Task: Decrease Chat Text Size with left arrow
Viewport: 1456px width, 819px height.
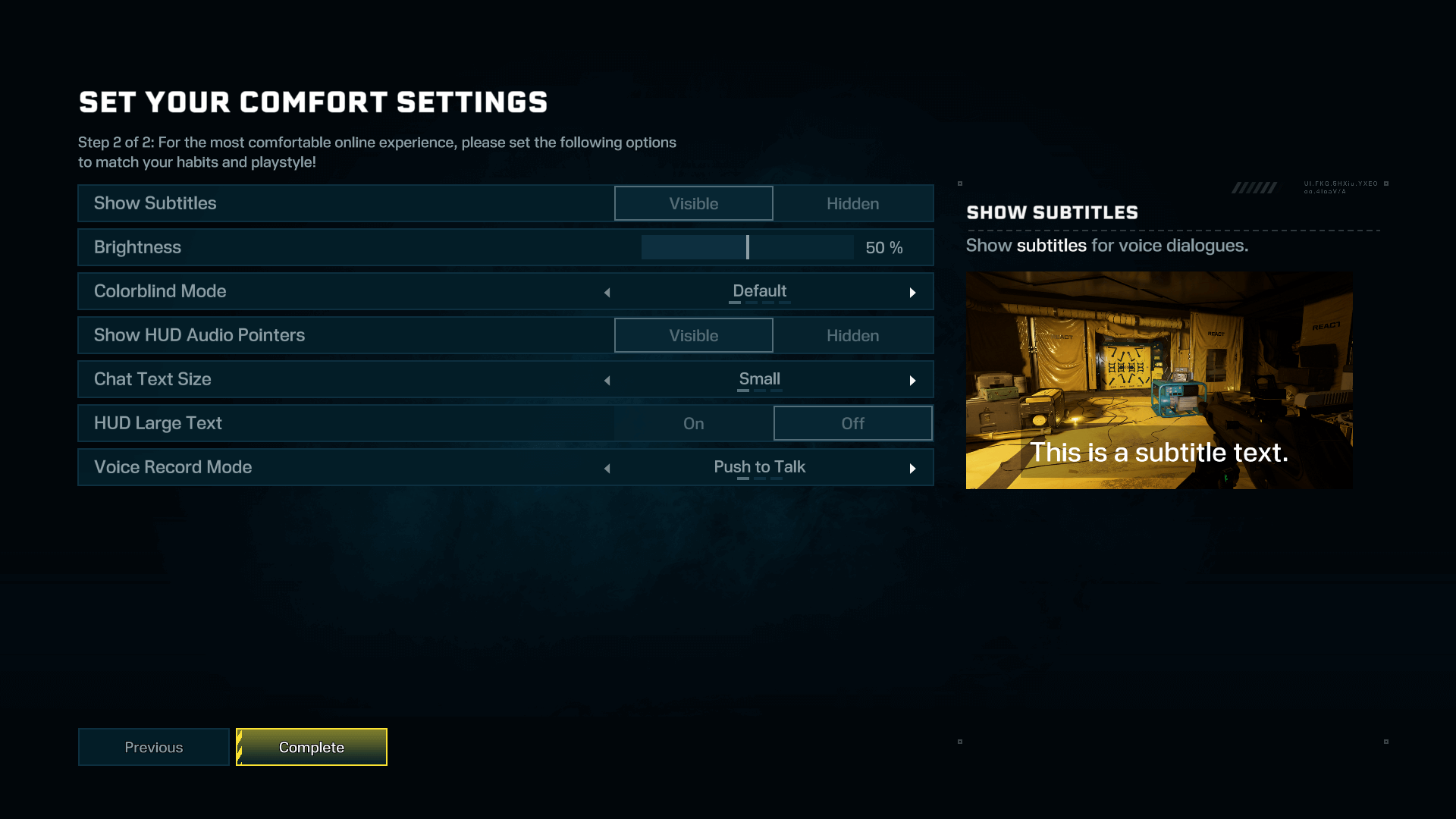Action: [607, 379]
